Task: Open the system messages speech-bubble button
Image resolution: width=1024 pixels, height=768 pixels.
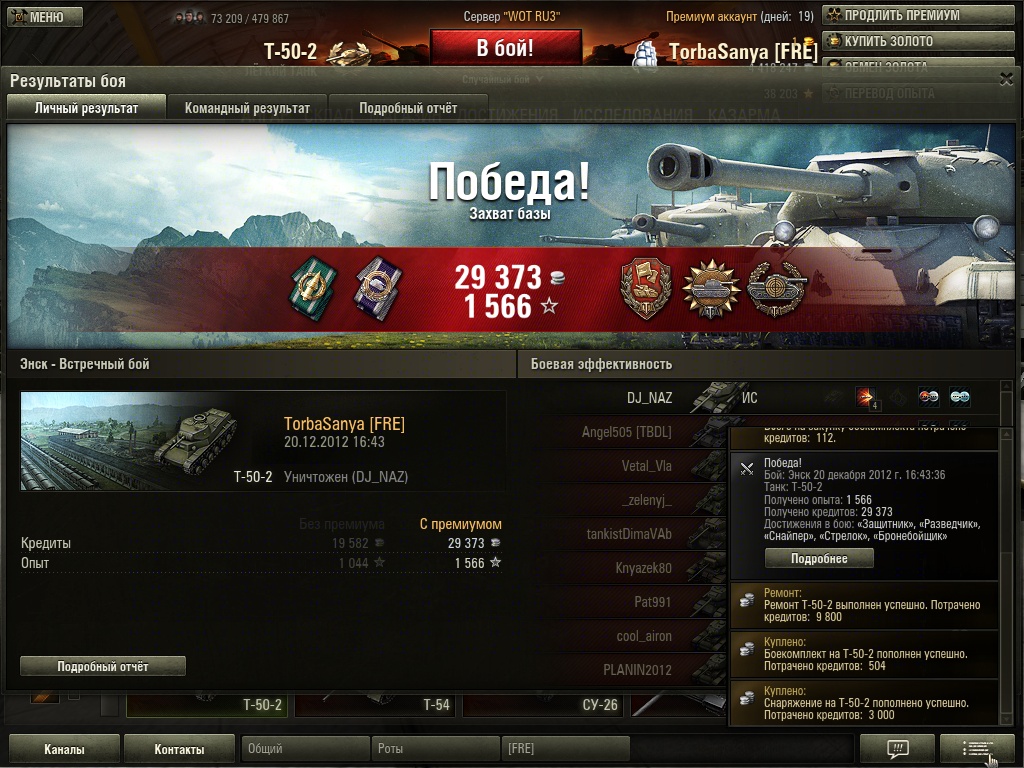Action: [897, 749]
